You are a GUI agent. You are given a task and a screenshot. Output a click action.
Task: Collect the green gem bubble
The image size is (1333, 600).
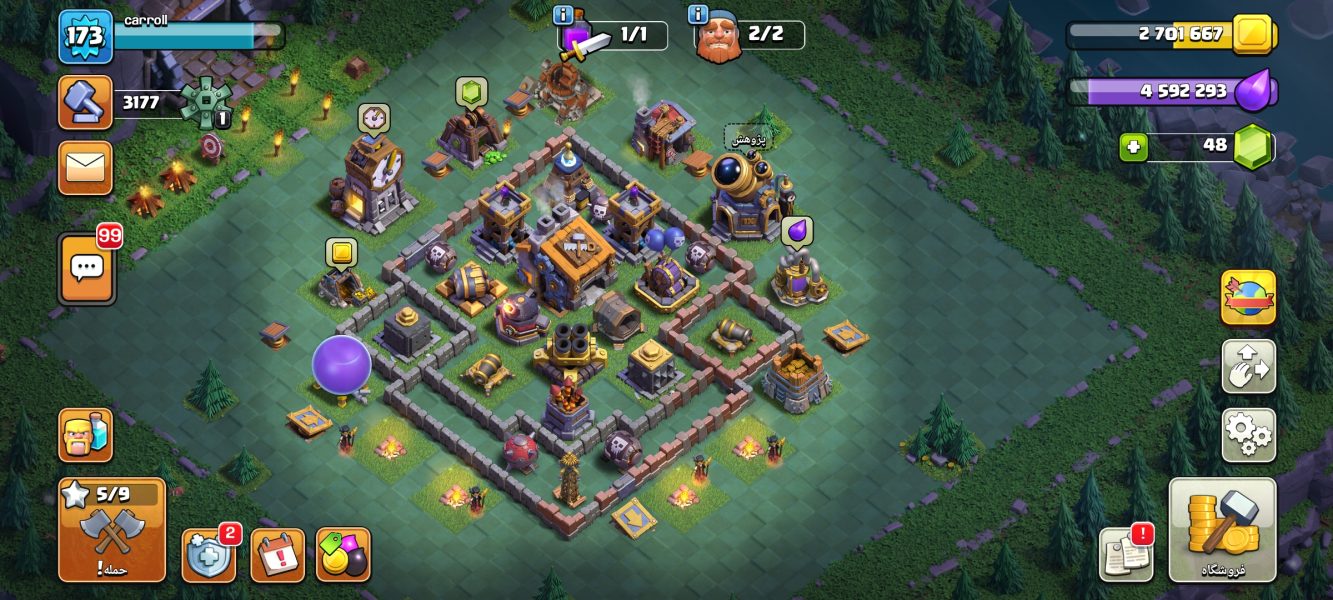pyautogui.click(x=471, y=92)
